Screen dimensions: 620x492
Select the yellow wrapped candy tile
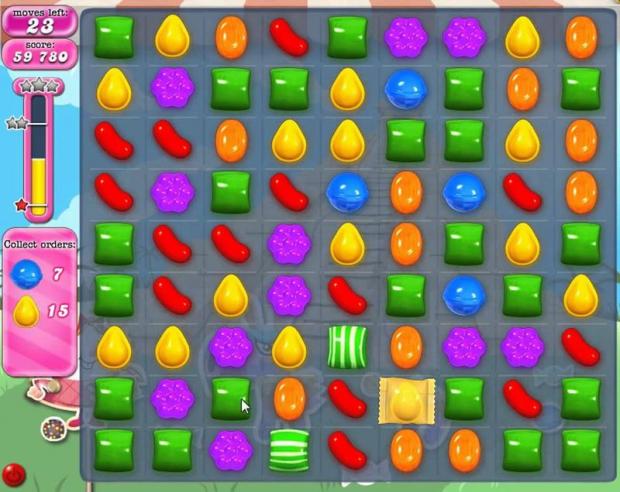(x=406, y=399)
